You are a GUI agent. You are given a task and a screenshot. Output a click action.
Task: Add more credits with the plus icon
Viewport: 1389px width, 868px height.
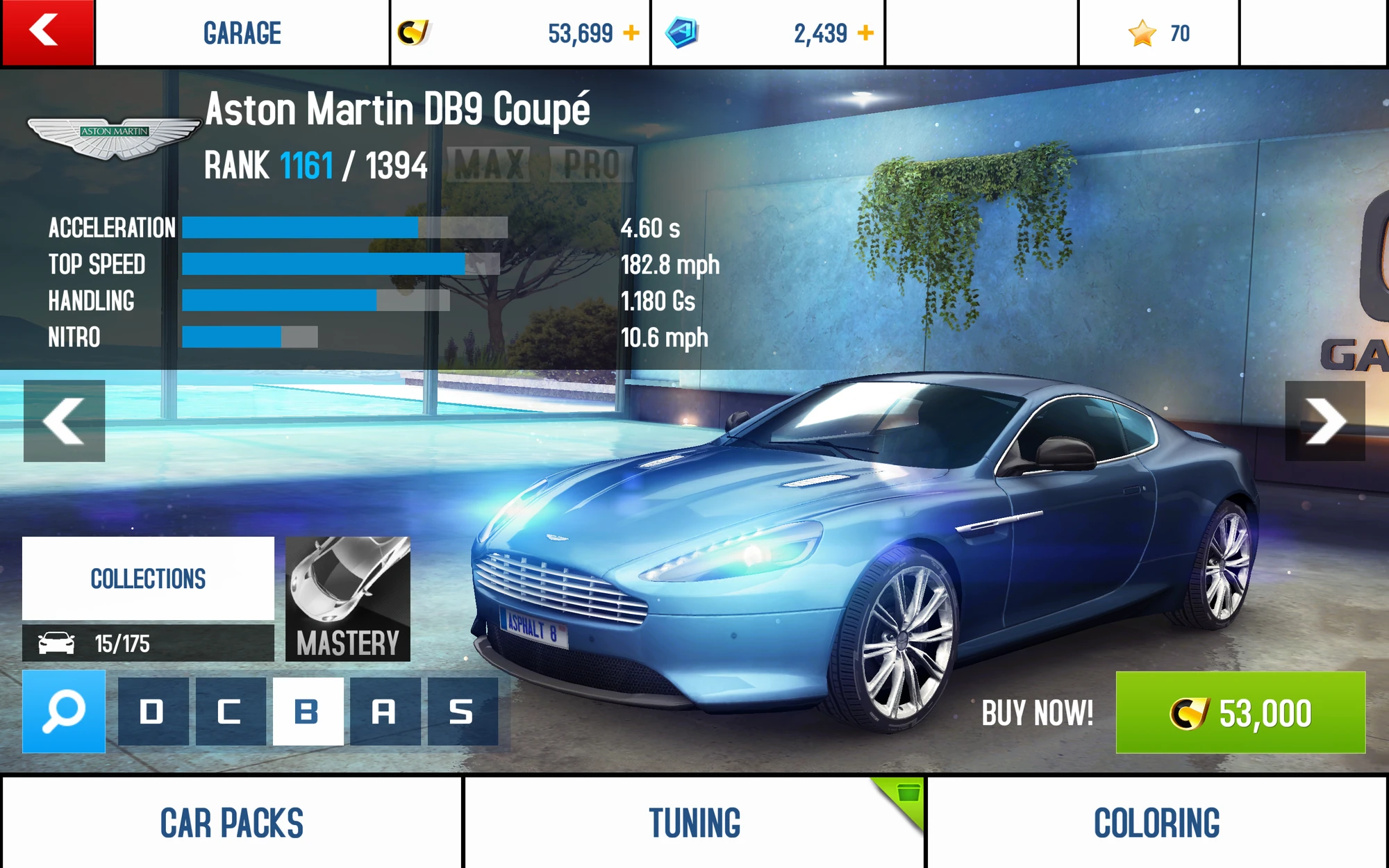point(631,33)
